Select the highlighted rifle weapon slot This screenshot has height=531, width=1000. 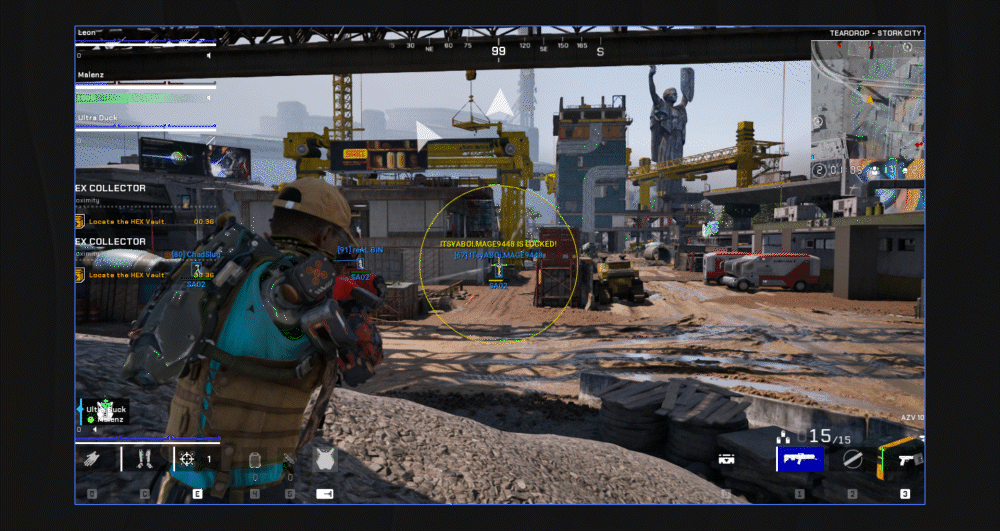(799, 459)
